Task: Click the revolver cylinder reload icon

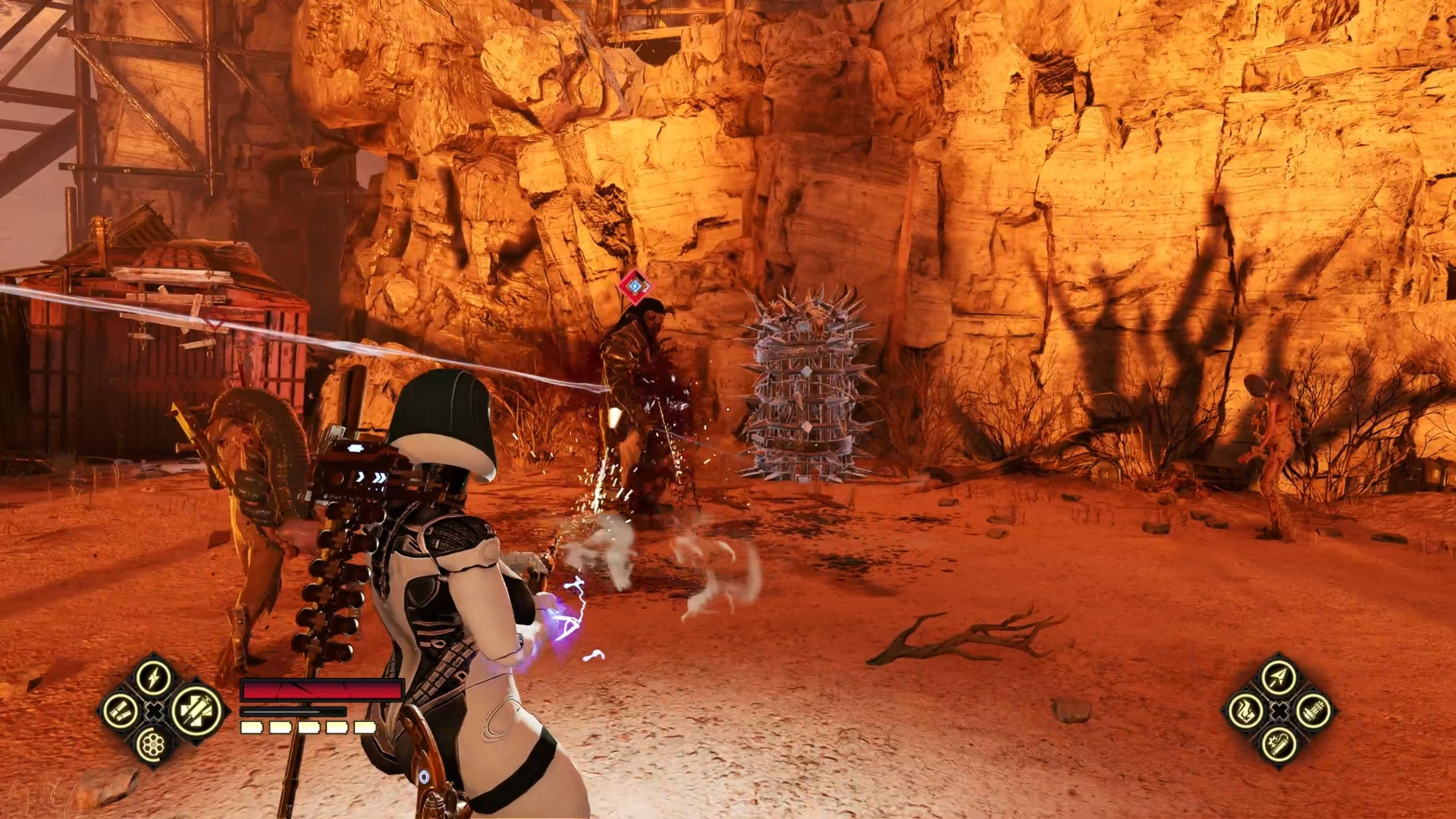Action: (x=152, y=745)
